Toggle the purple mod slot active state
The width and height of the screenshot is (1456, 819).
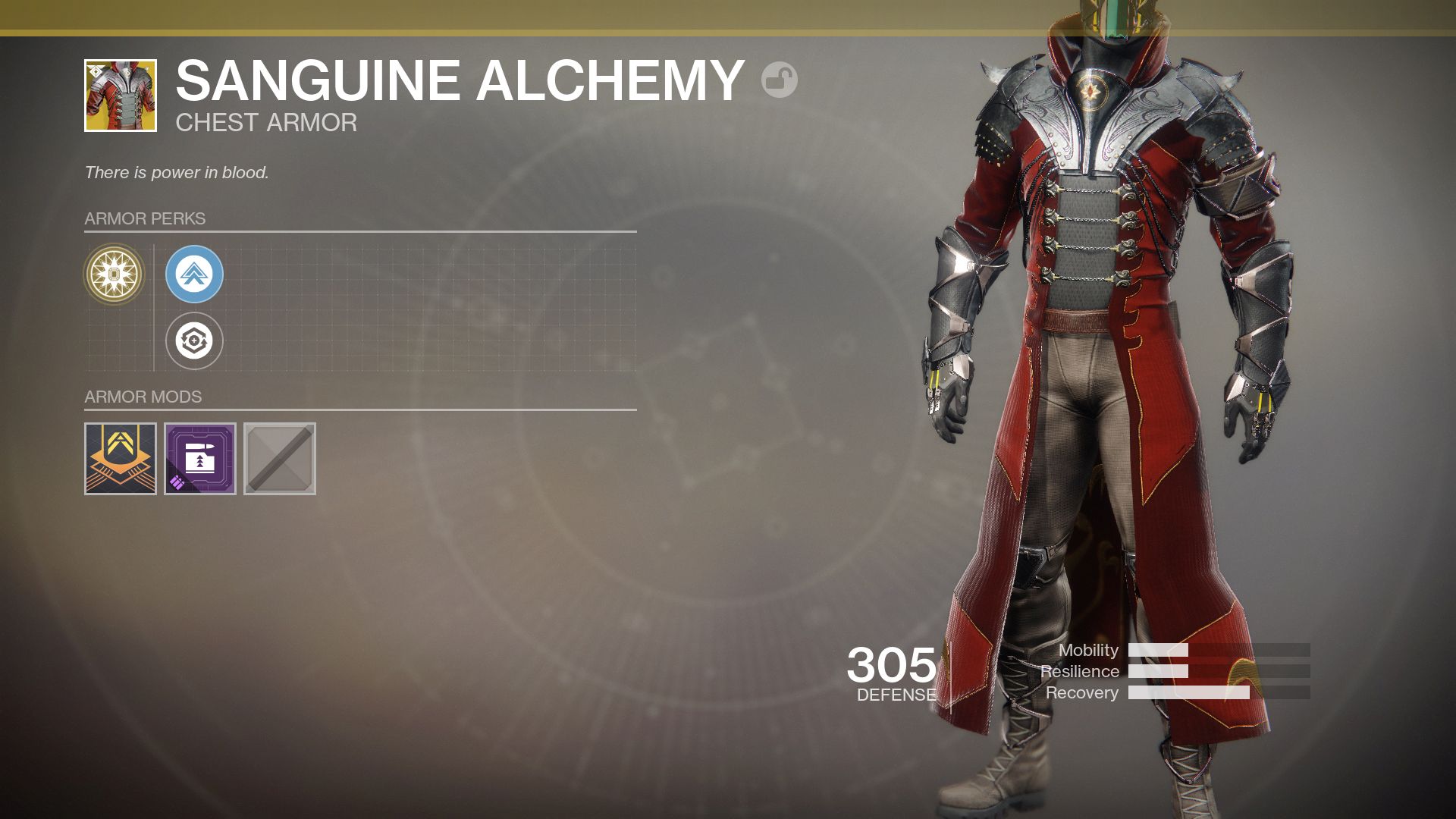click(x=199, y=459)
